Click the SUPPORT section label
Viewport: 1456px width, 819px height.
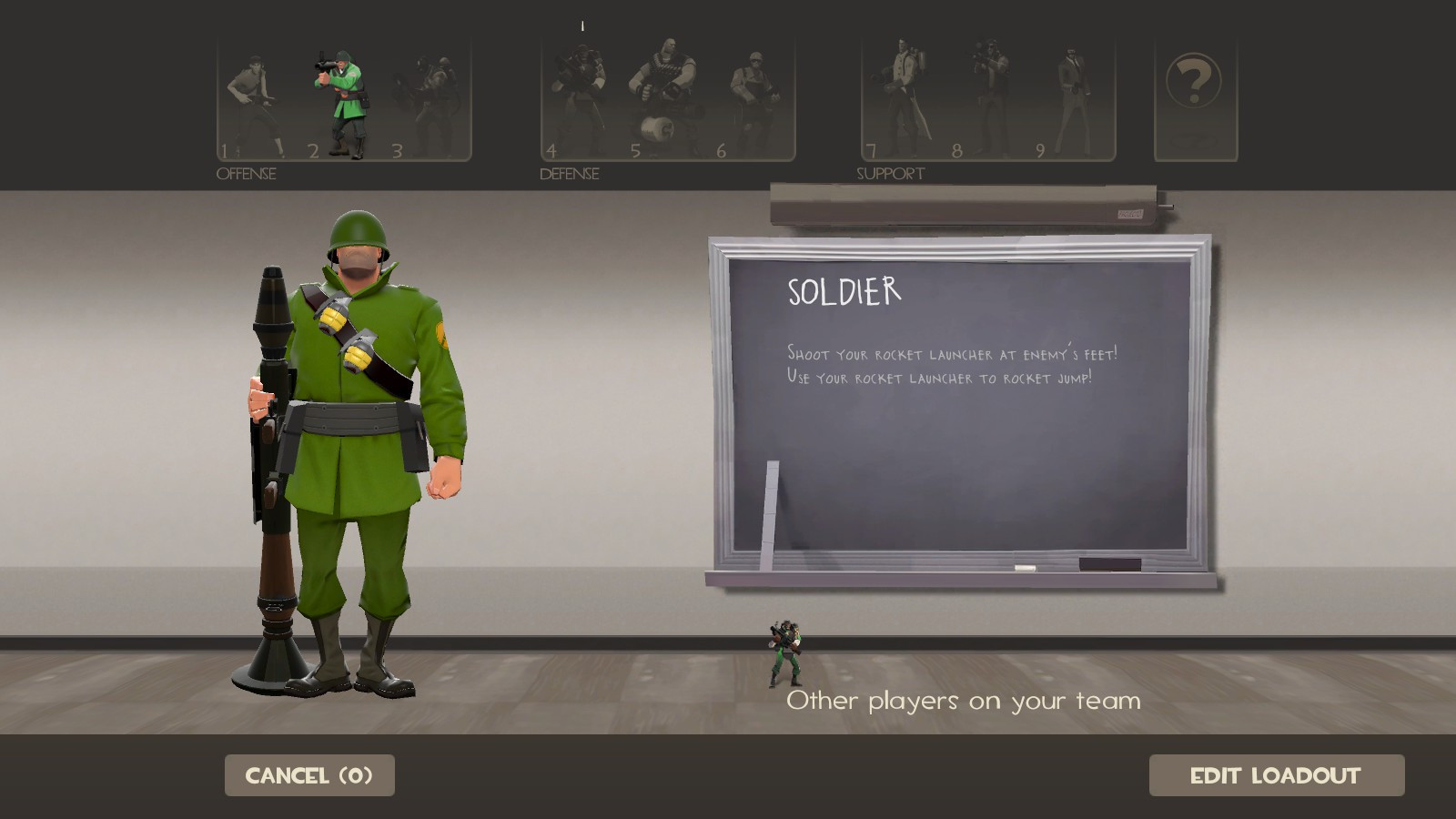click(889, 173)
